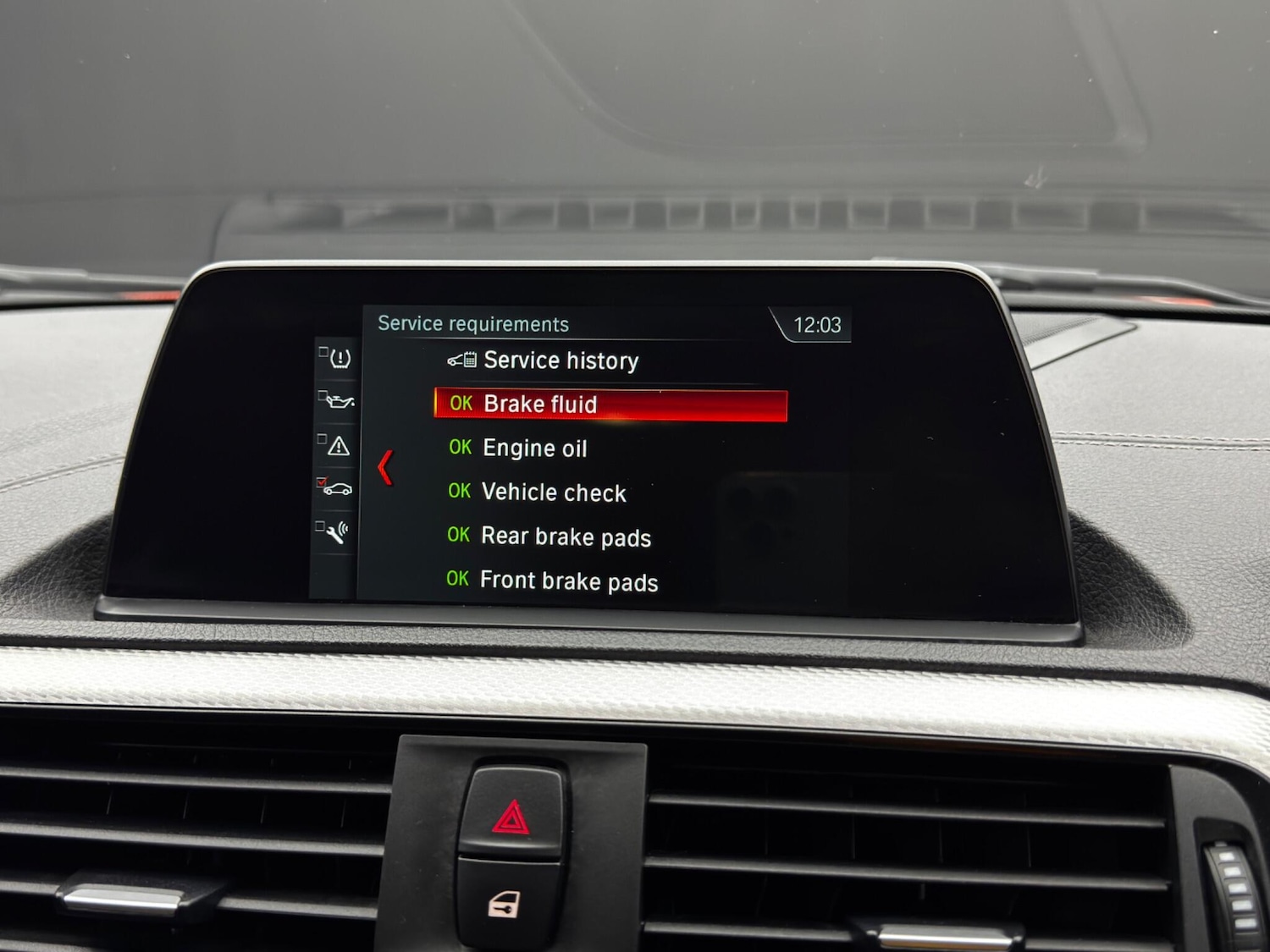Select the vehicle silhouette icon
The height and width of the screenshot is (952, 1270).
(339, 490)
